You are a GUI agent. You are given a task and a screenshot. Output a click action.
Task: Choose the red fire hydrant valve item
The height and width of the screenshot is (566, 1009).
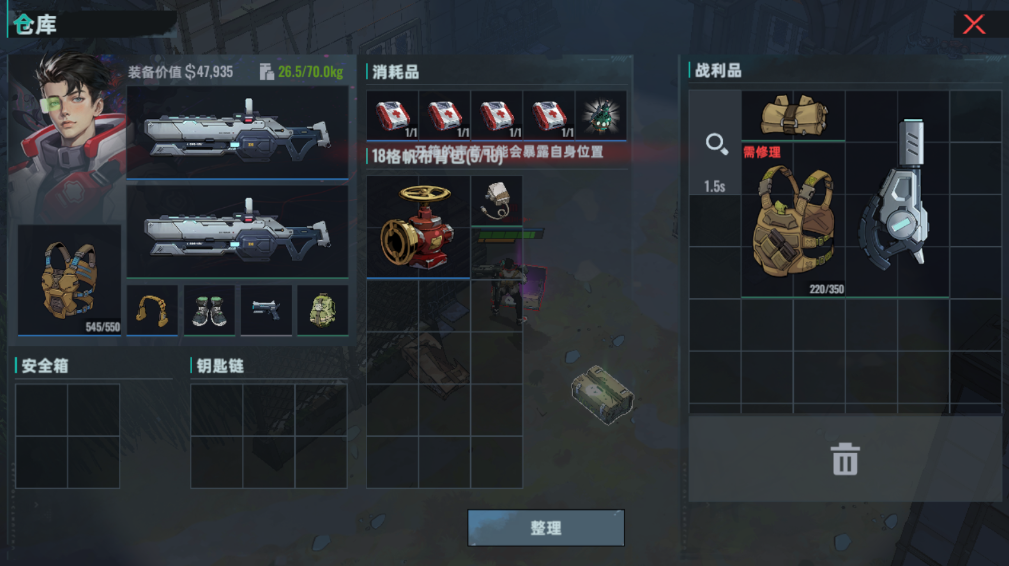pyautogui.click(x=418, y=227)
